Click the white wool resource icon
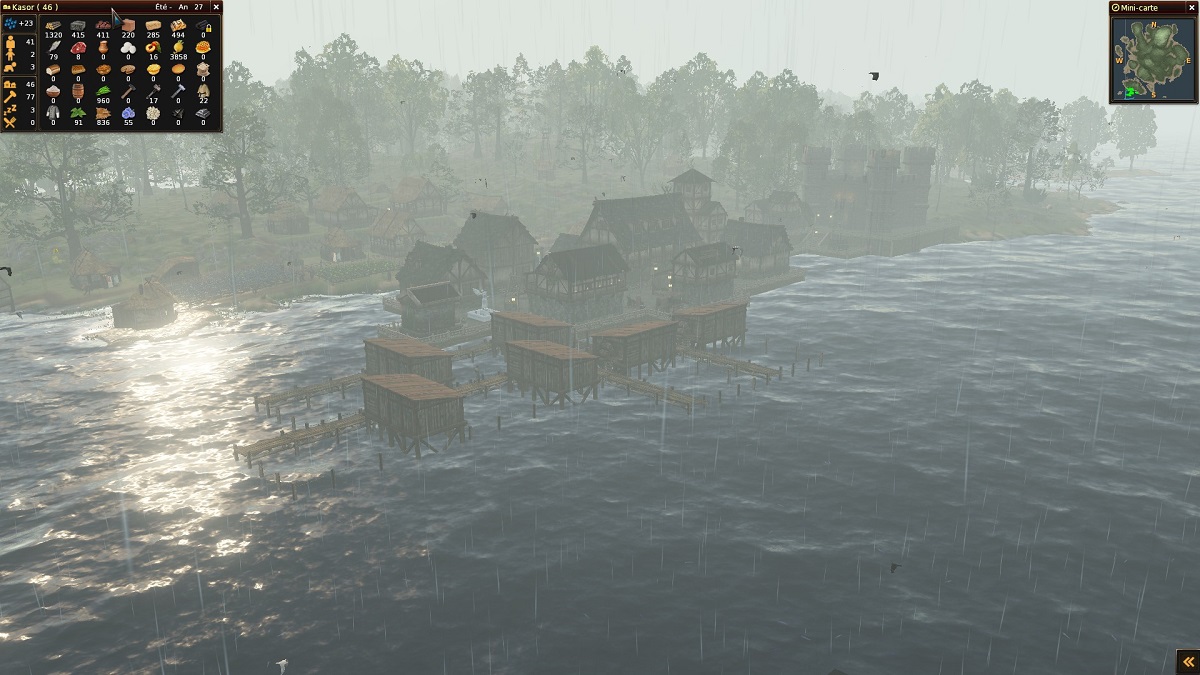 [153, 112]
